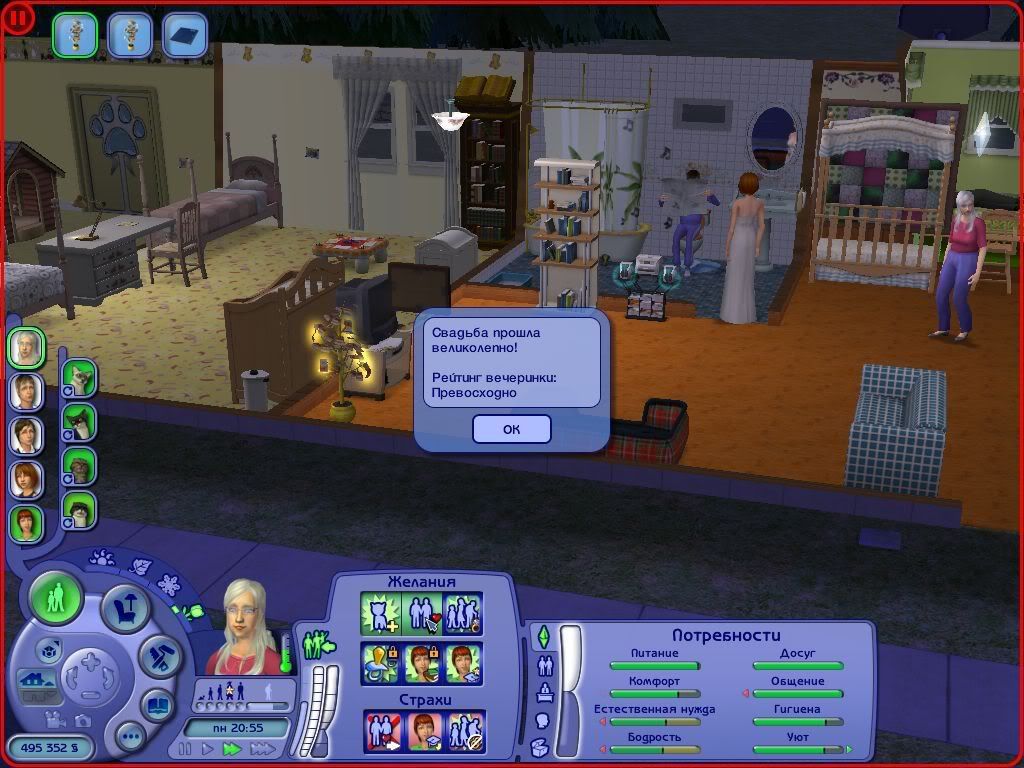This screenshot has height=768, width=1024.
Task: Click the red pause indicator in the corner
Action: point(19,17)
